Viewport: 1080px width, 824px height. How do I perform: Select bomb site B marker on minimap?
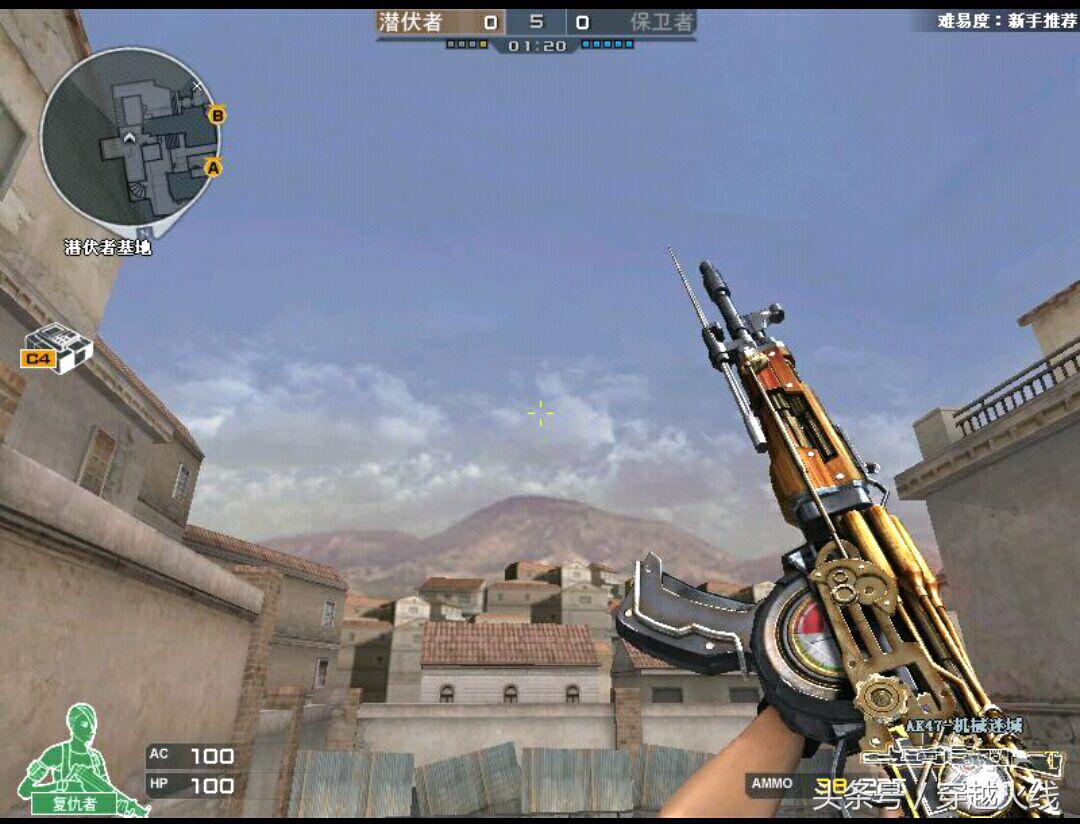[x=216, y=115]
